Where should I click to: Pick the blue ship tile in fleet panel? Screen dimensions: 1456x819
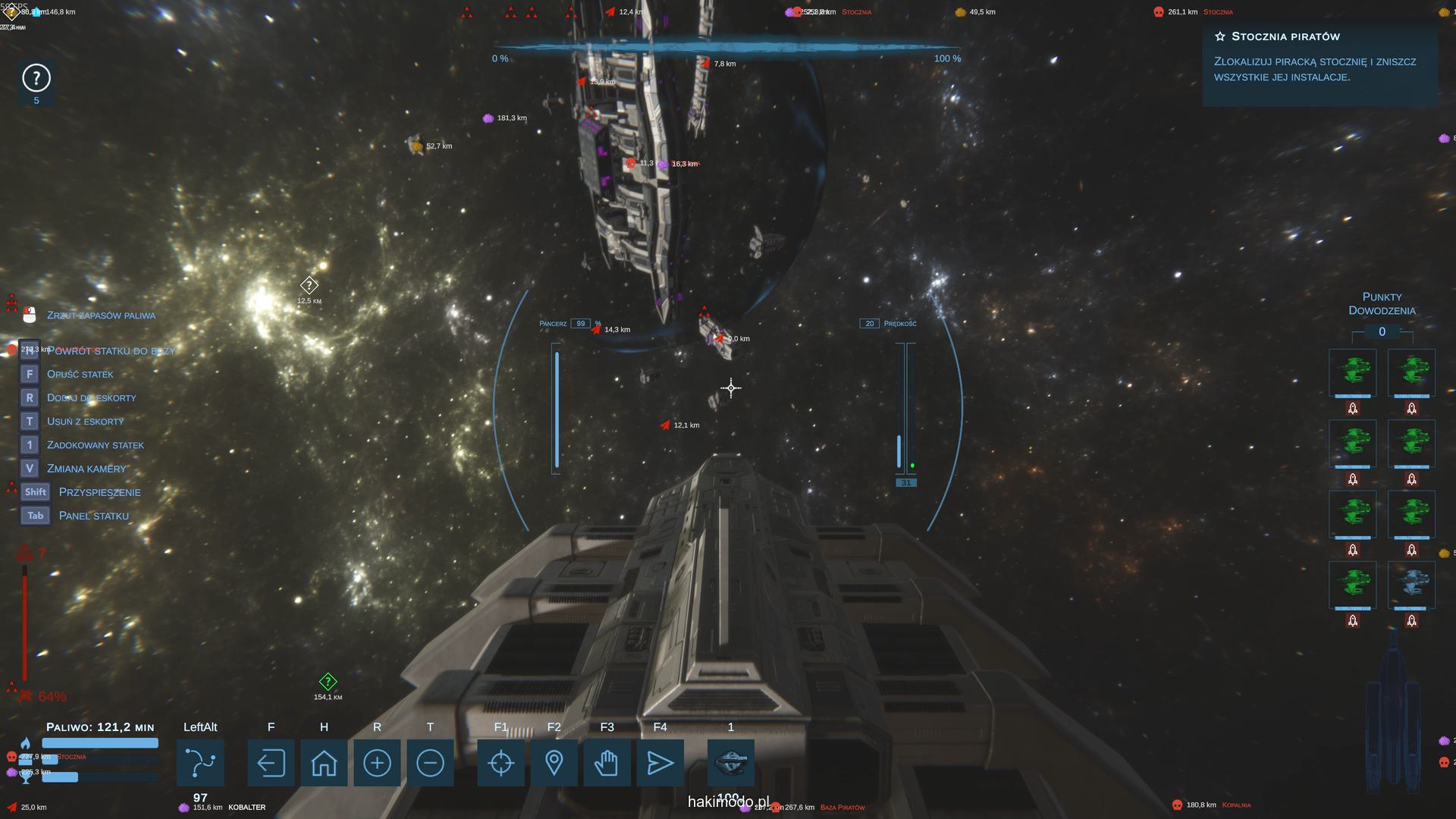(1411, 585)
